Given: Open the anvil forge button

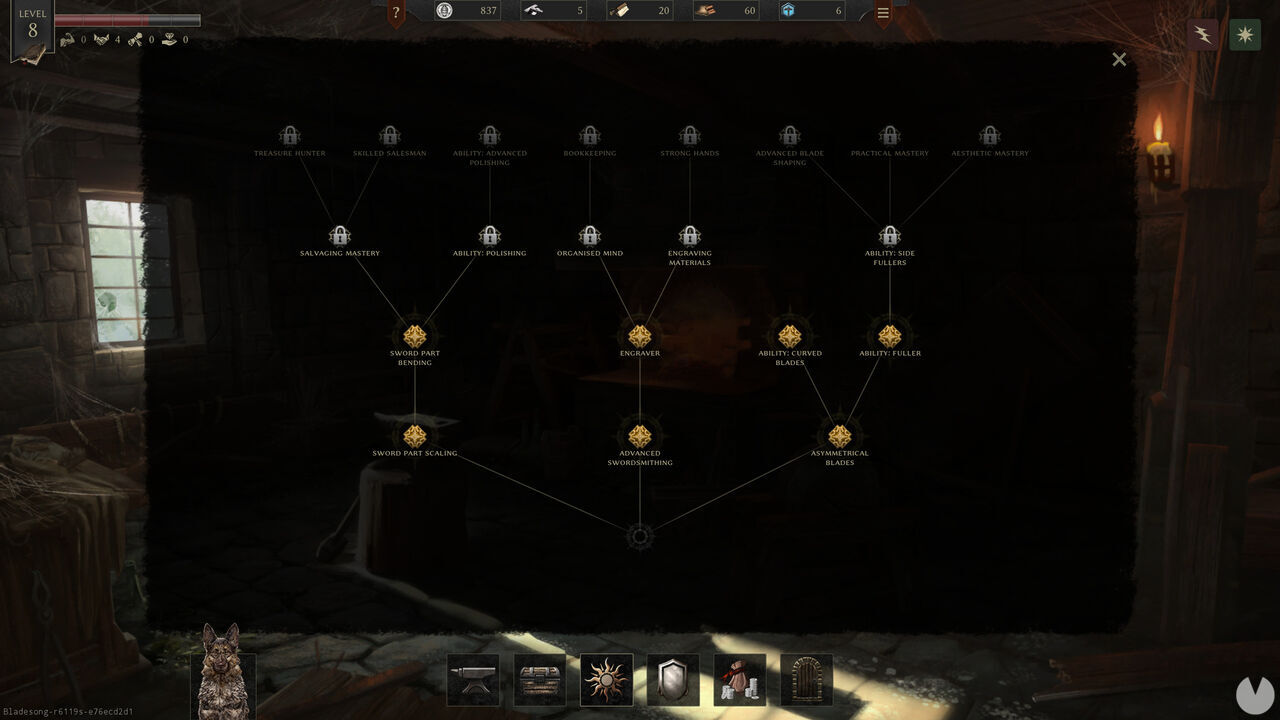Looking at the screenshot, I should pyautogui.click(x=473, y=680).
